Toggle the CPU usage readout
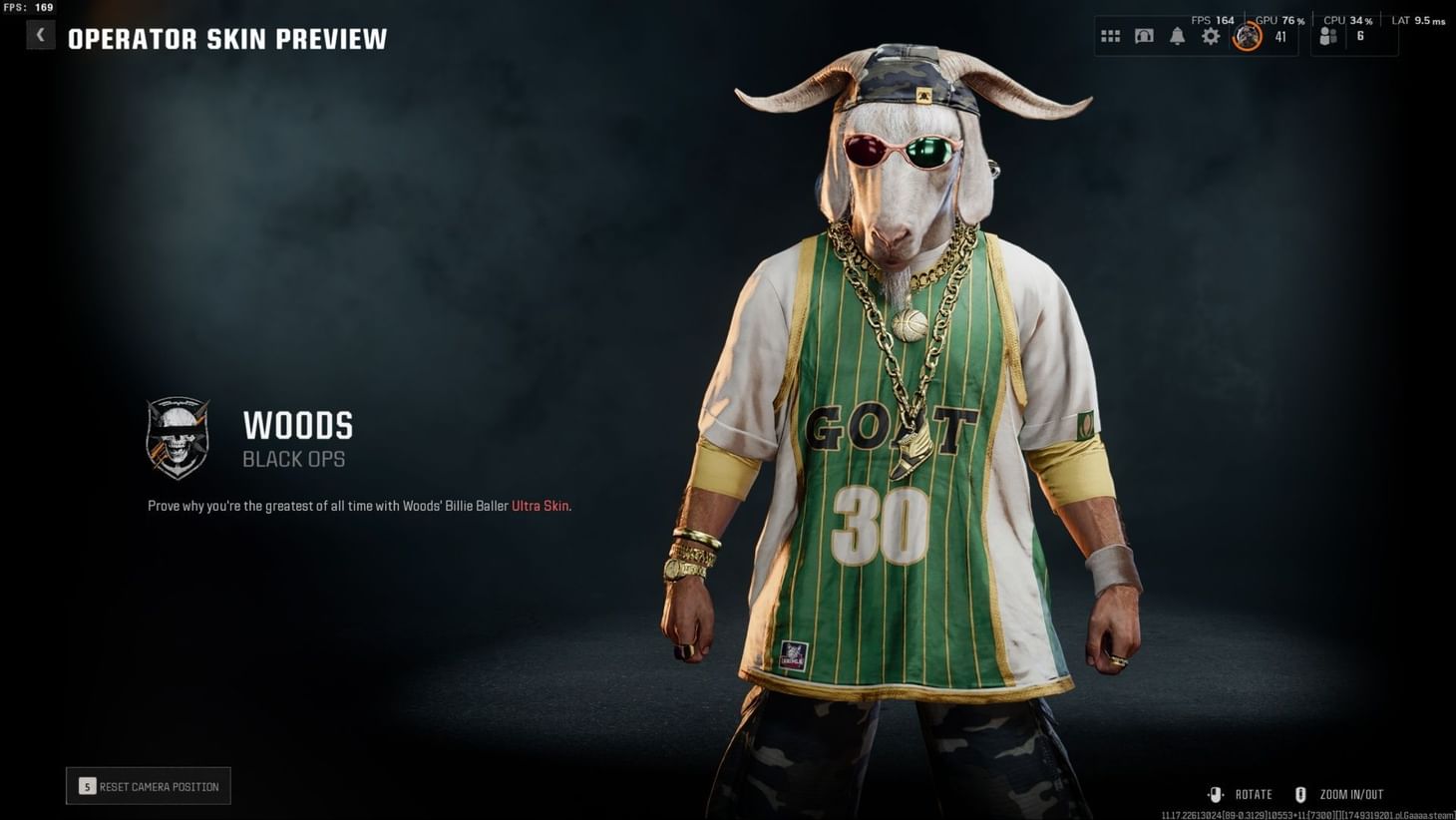The image size is (1456, 820). click(1345, 19)
